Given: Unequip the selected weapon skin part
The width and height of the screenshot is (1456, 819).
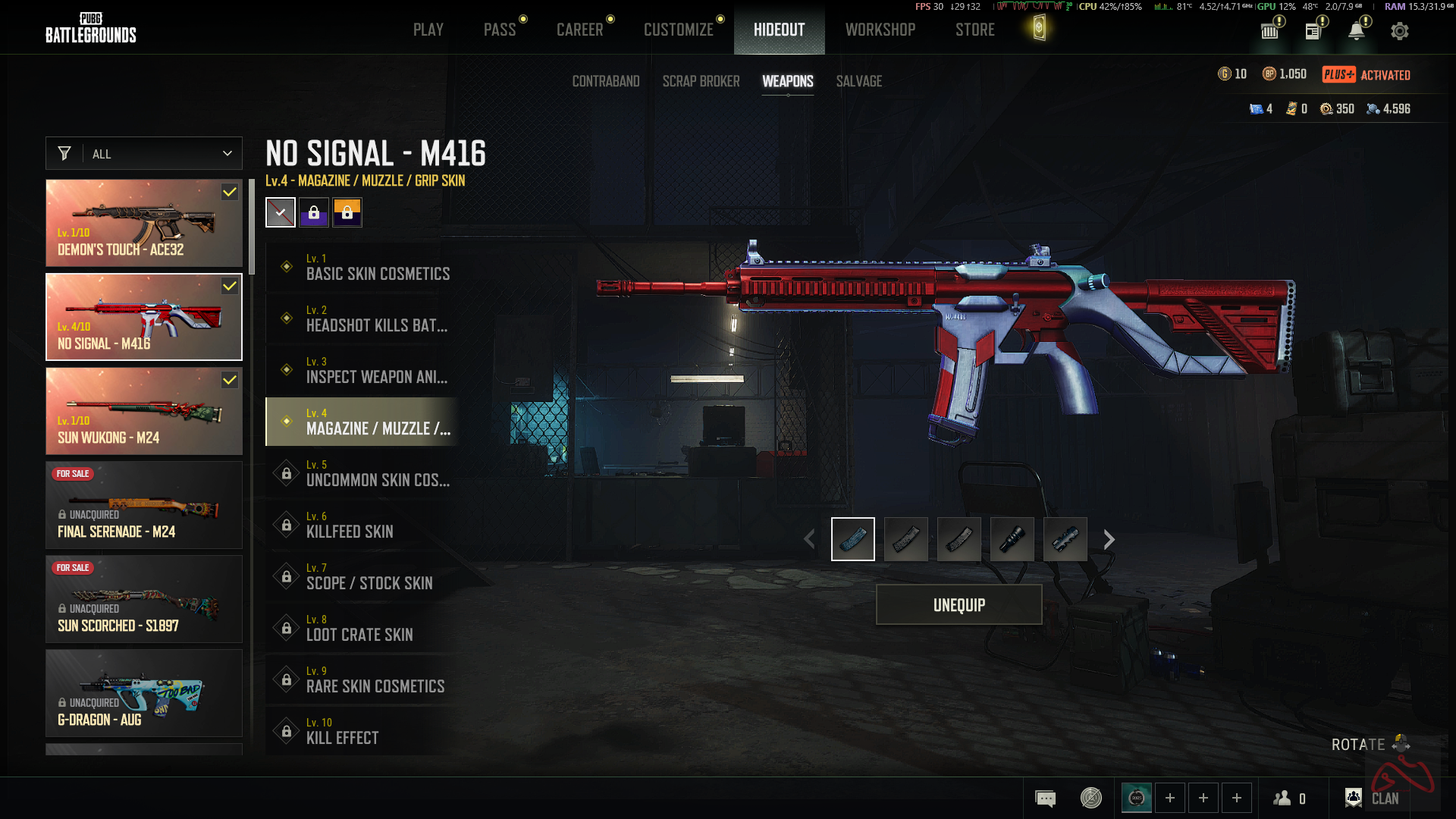Looking at the screenshot, I should [959, 605].
